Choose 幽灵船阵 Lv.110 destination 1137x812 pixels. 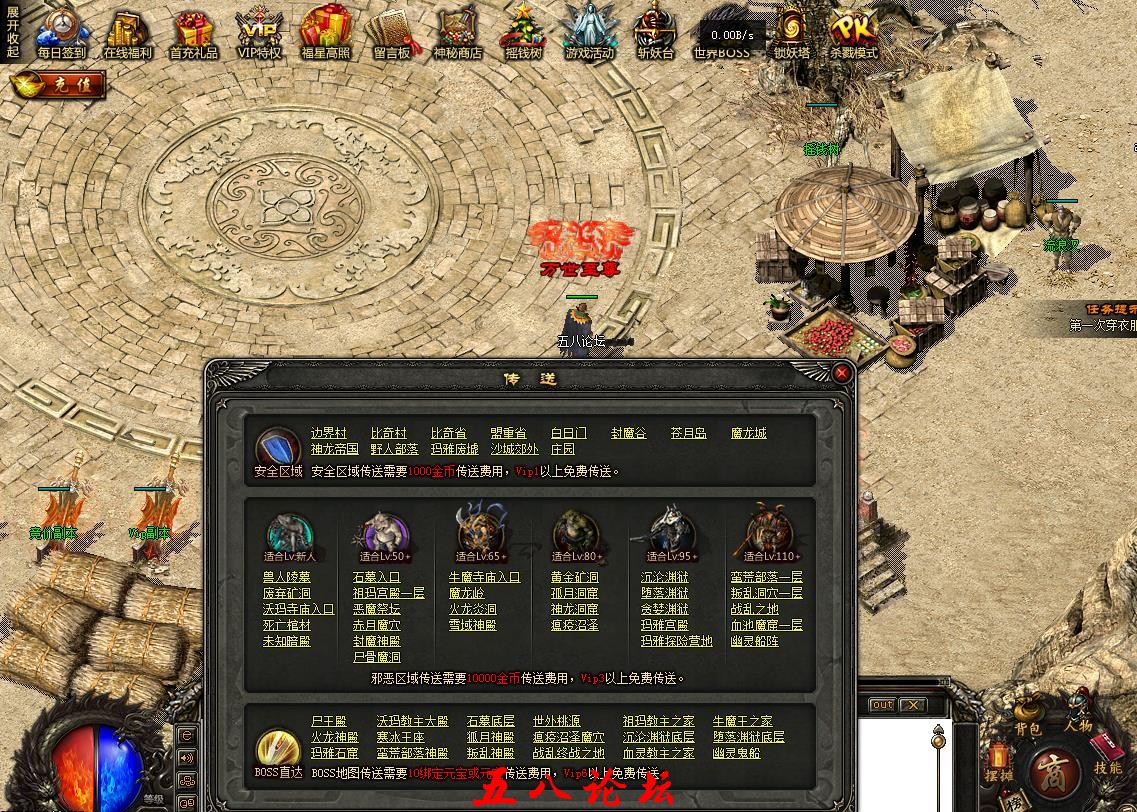coord(754,641)
